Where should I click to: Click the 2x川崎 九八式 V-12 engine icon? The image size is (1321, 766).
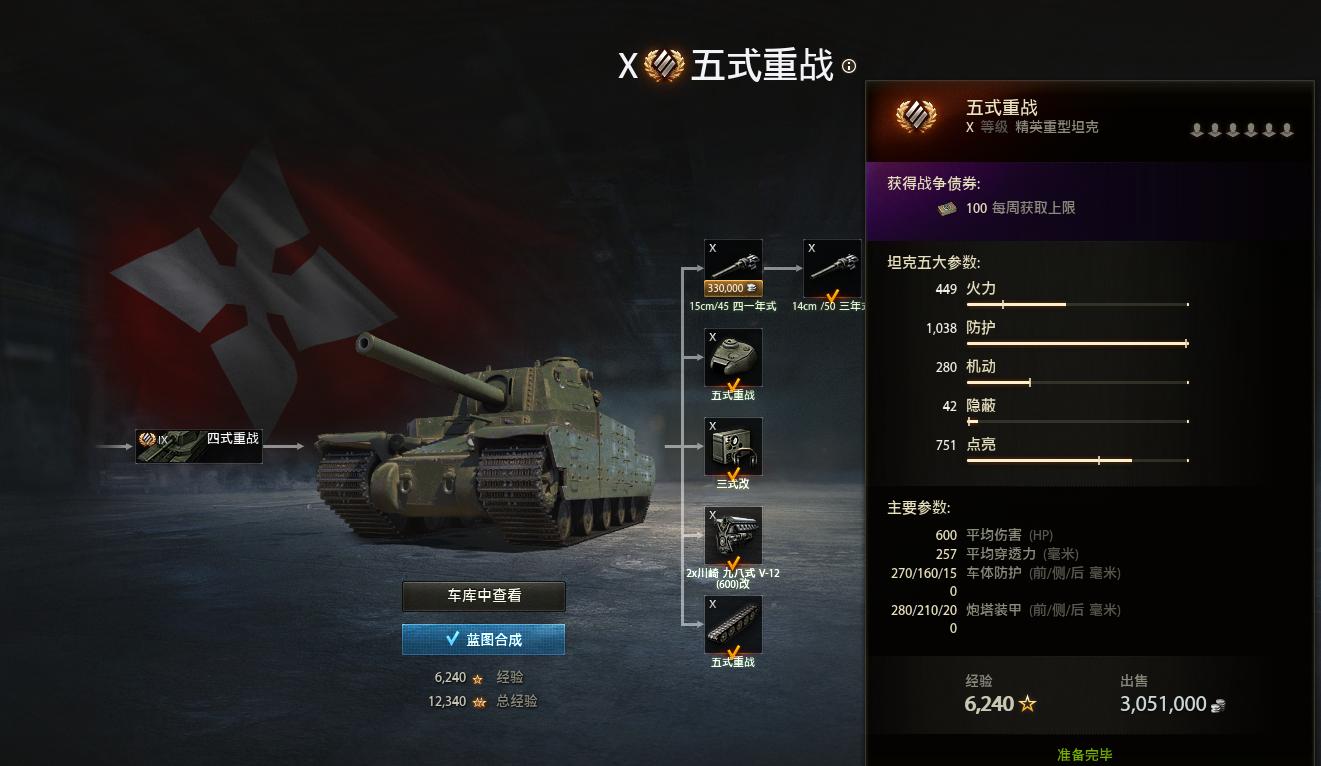click(x=733, y=535)
